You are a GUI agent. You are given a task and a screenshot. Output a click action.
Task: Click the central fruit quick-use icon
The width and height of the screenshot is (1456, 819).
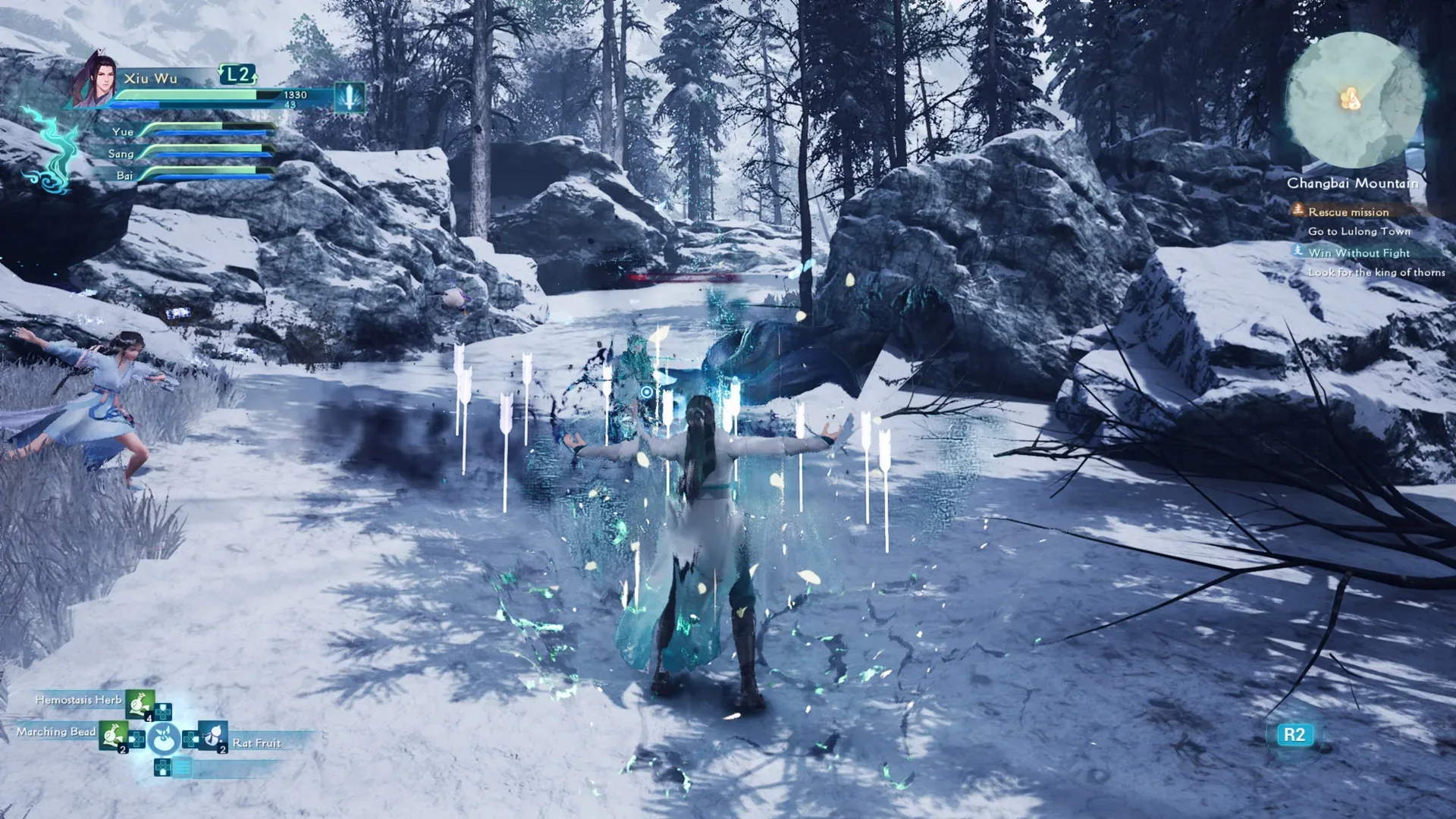tap(164, 737)
